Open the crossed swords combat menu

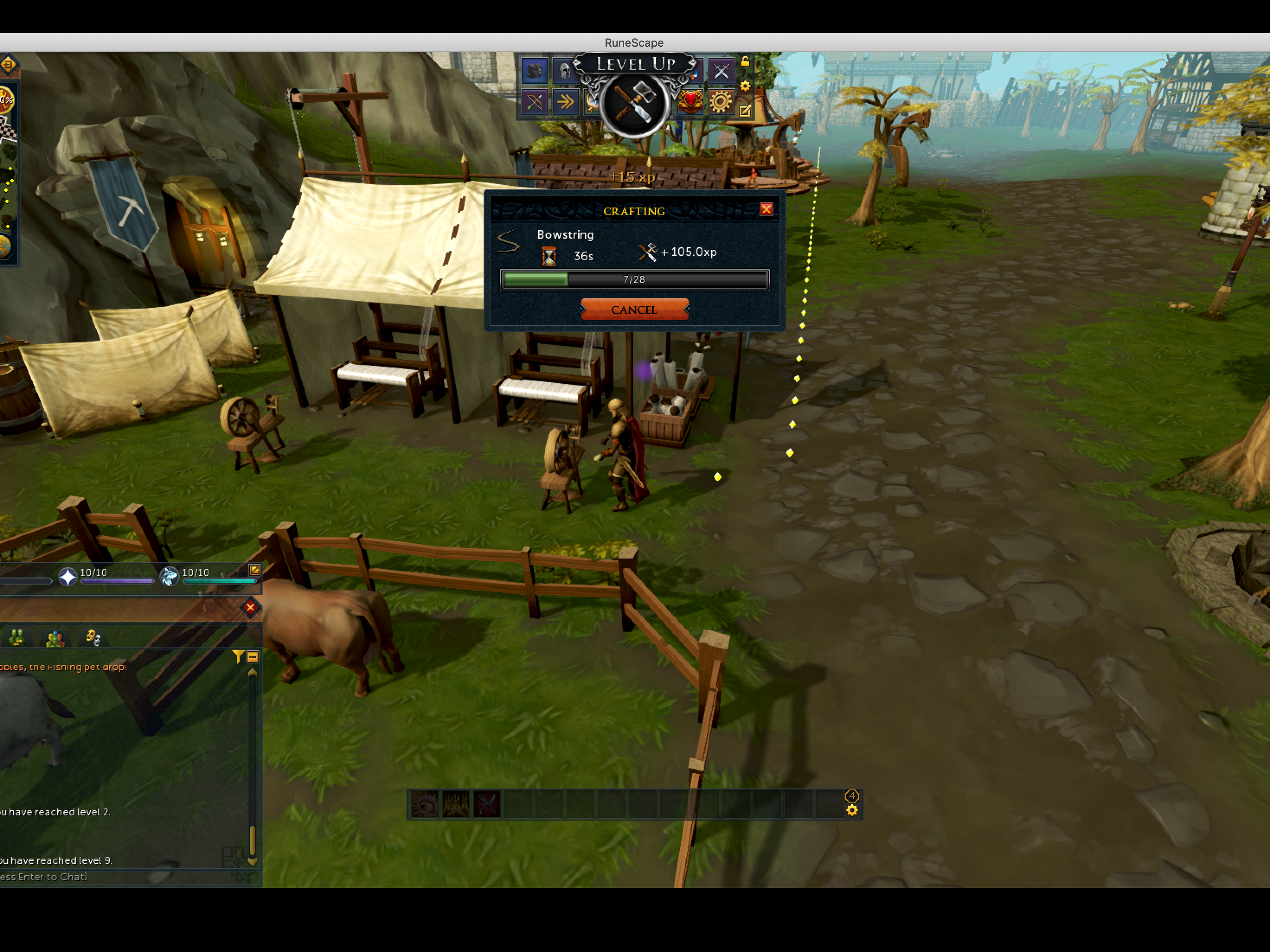tap(721, 71)
